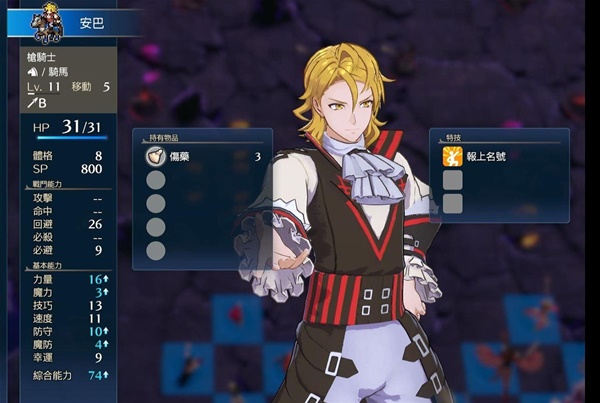This screenshot has width=600, height=403.
Task: Click the 安巴 character name header
Action: click(x=92, y=19)
